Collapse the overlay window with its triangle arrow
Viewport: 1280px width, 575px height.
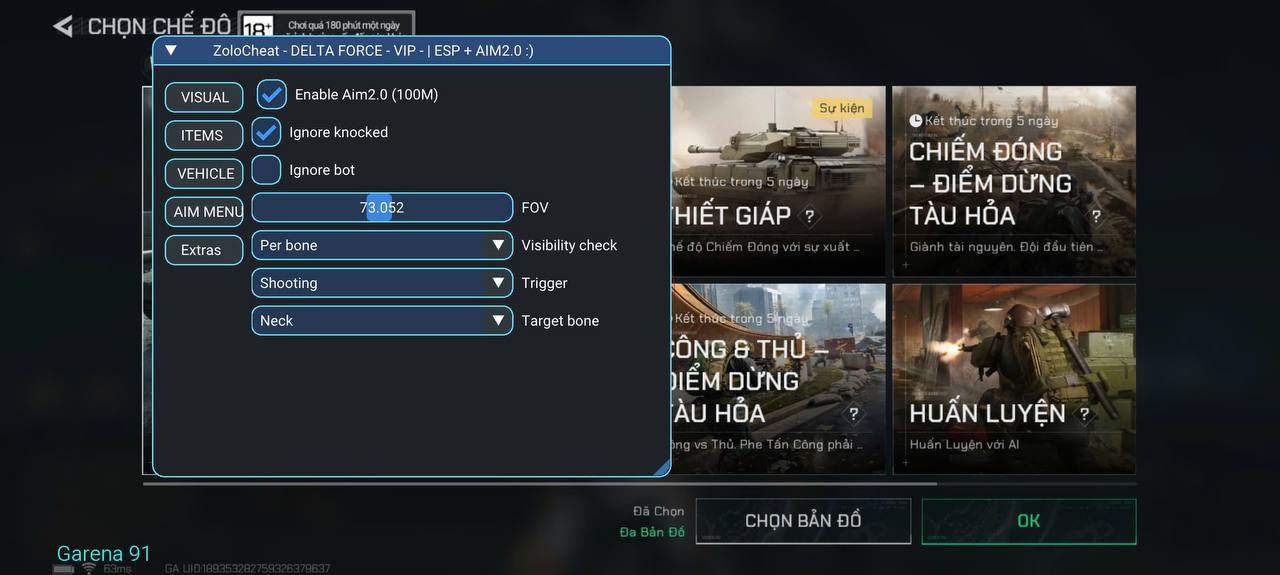[x=171, y=50]
